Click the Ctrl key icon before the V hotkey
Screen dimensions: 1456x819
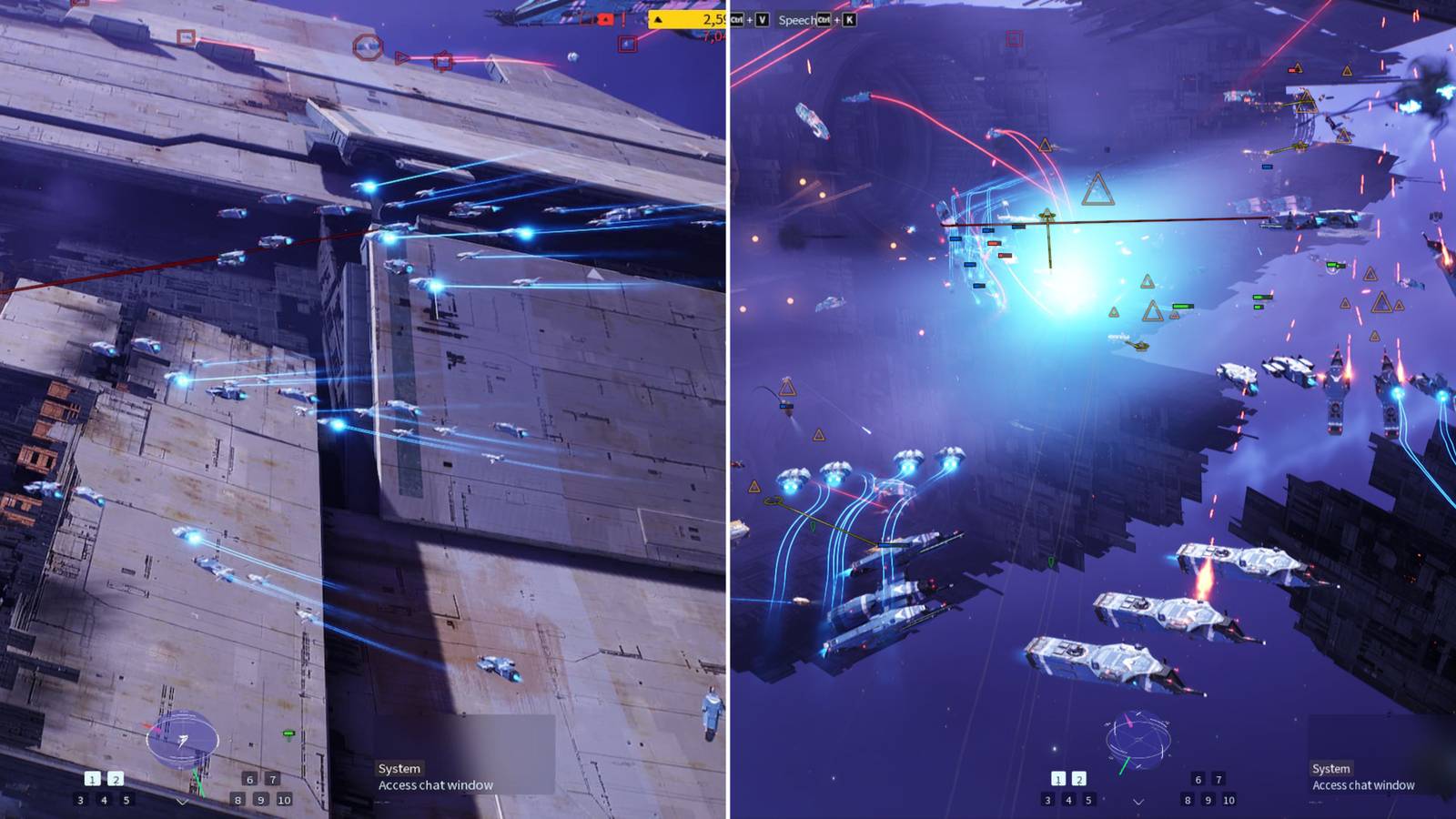[737, 20]
